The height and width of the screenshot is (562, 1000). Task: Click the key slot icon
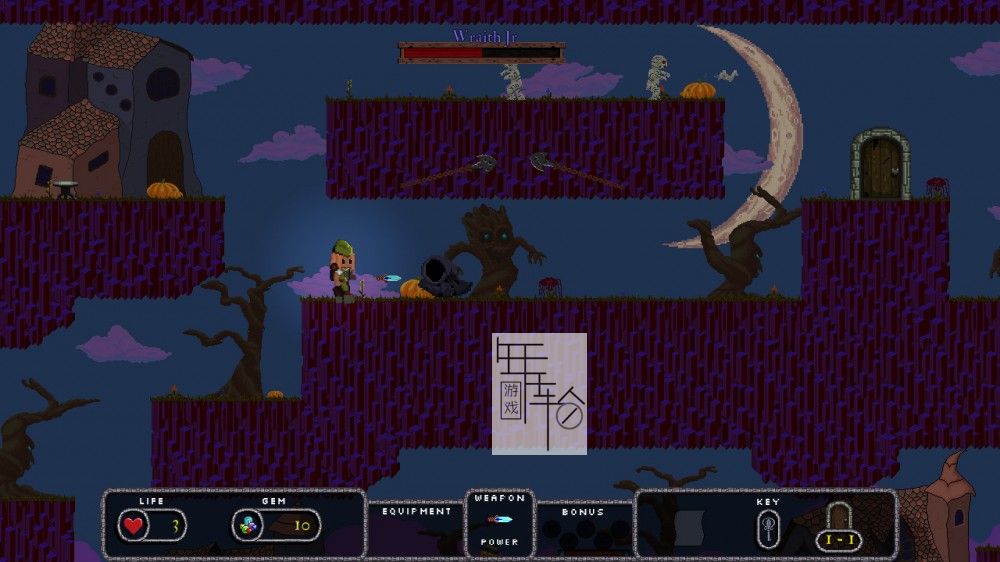coord(768,526)
